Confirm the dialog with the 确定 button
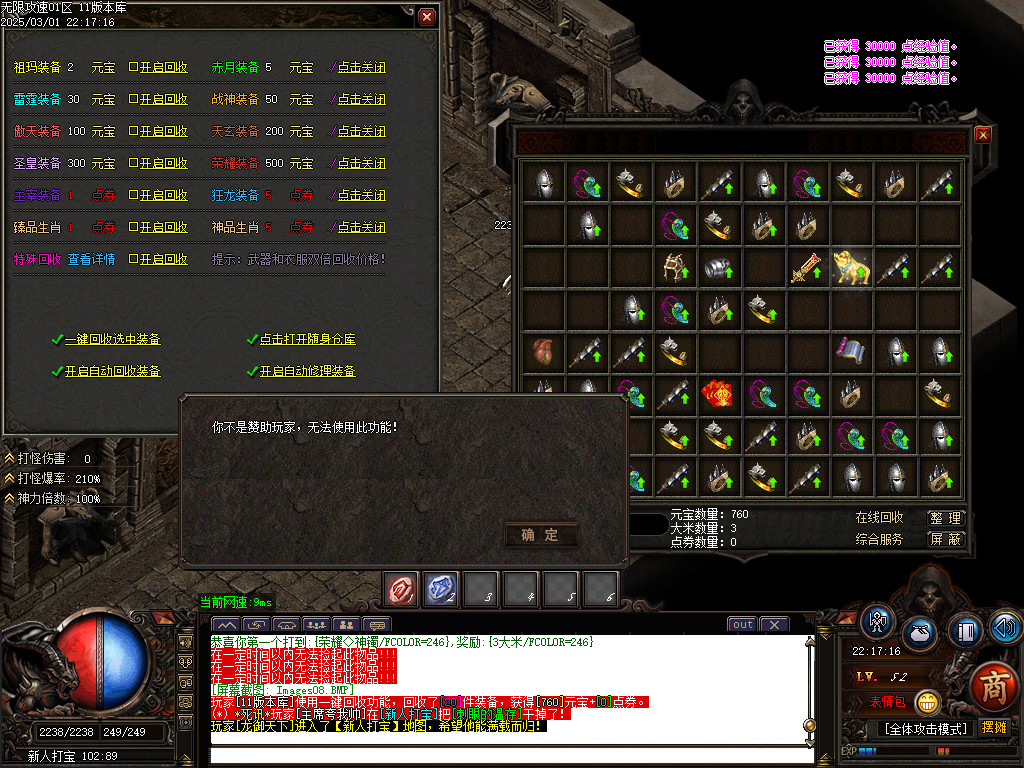This screenshot has height=768, width=1024. click(x=541, y=535)
